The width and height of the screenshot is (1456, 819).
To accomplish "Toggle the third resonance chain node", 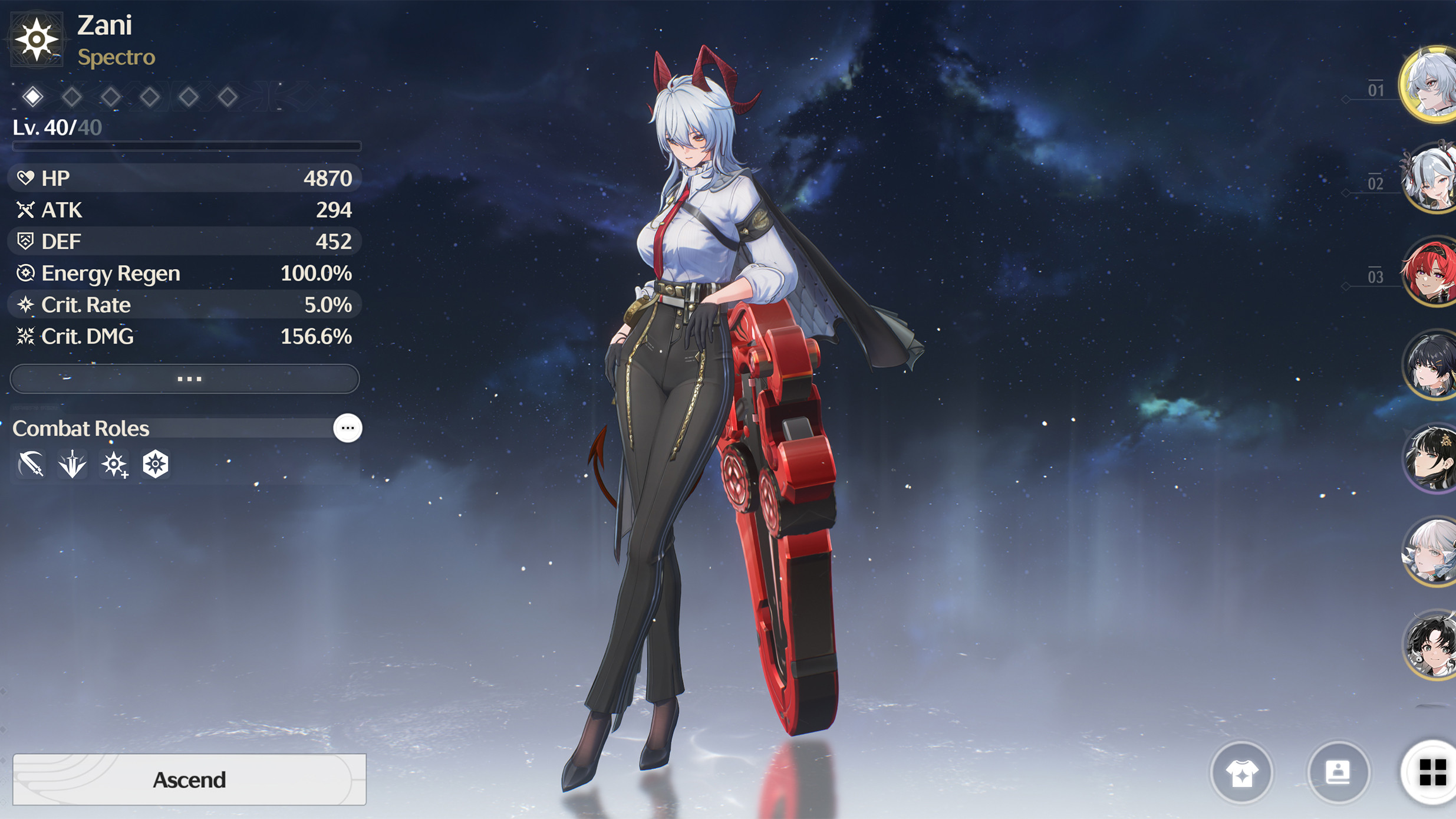I will pyautogui.click(x=111, y=96).
